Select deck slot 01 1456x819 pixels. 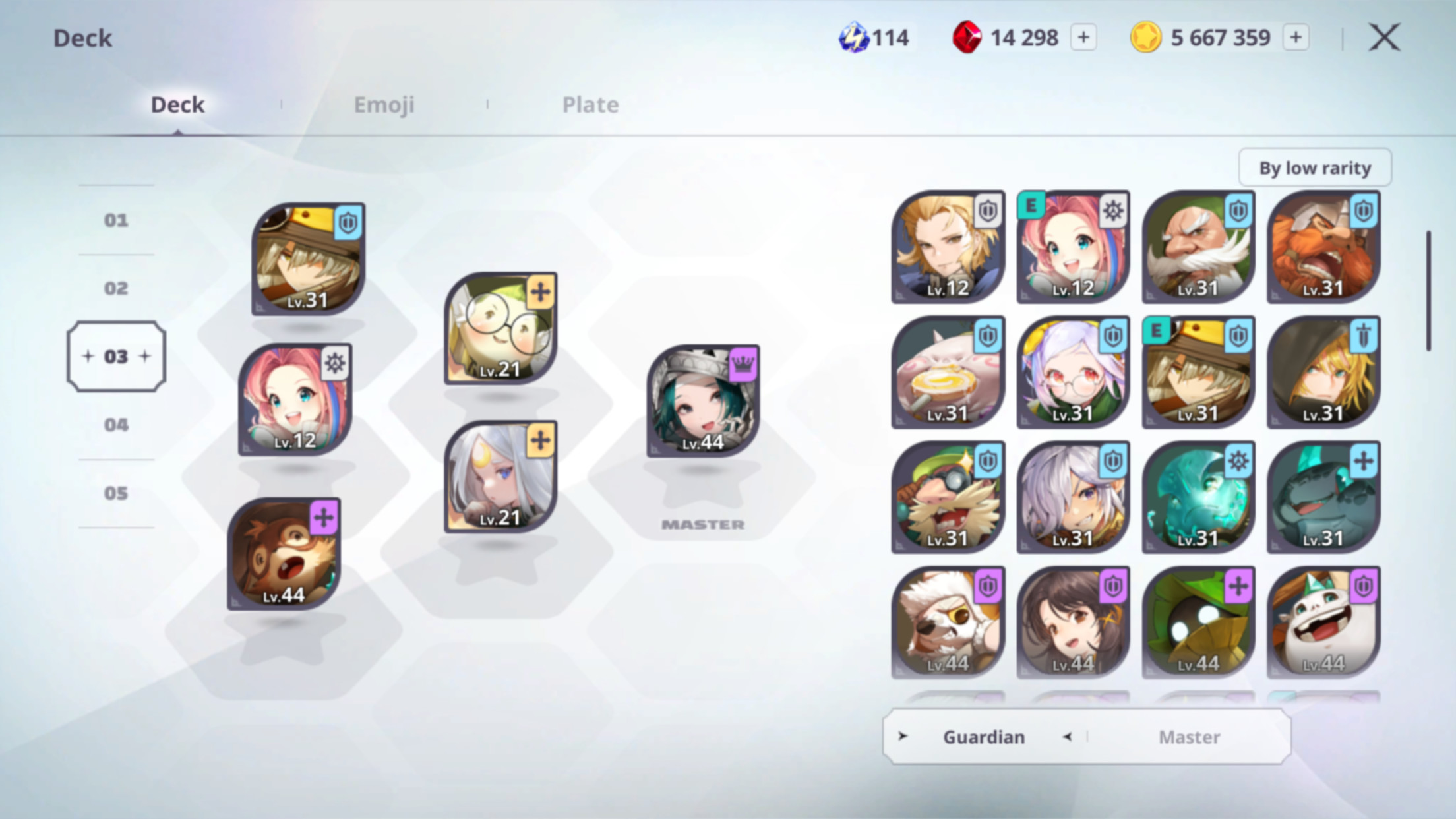pos(116,220)
